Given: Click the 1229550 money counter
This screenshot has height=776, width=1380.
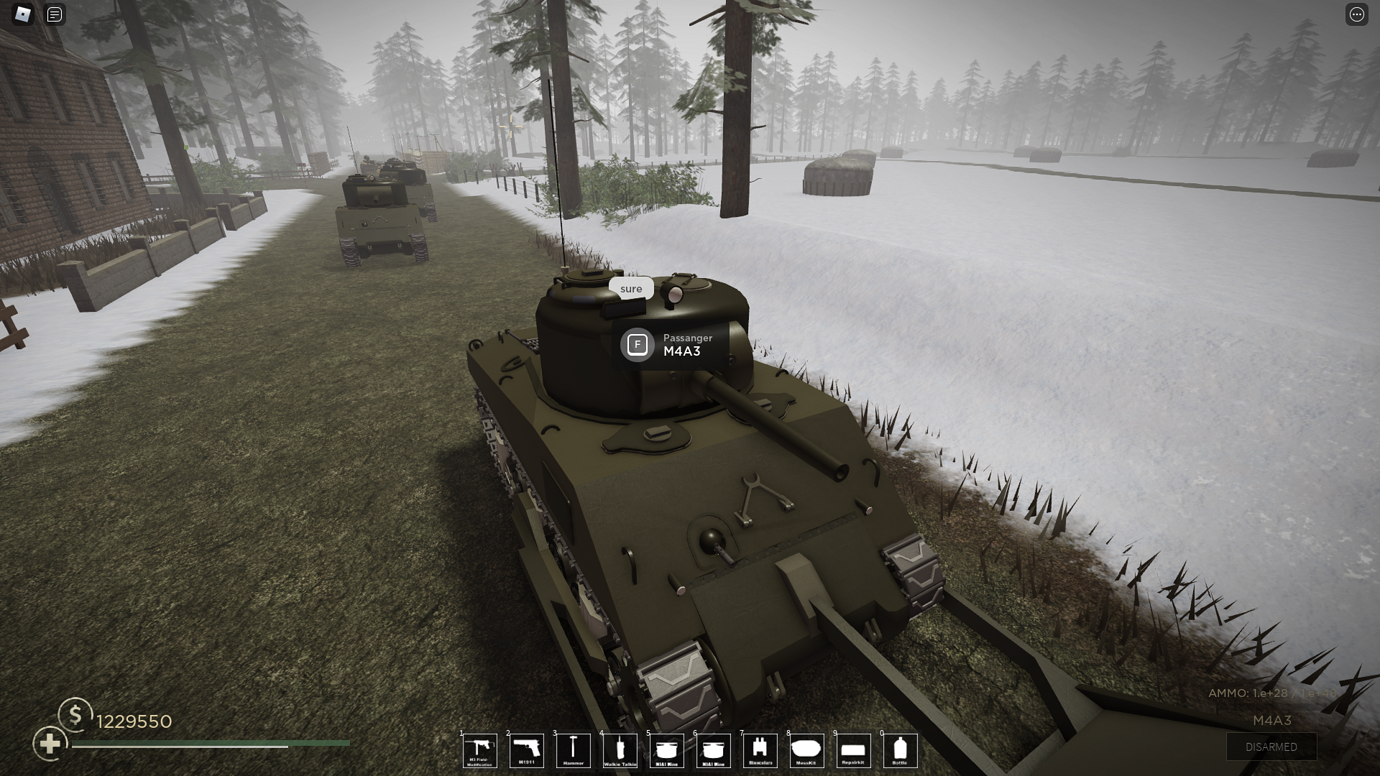Looking at the screenshot, I should coord(133,721).
